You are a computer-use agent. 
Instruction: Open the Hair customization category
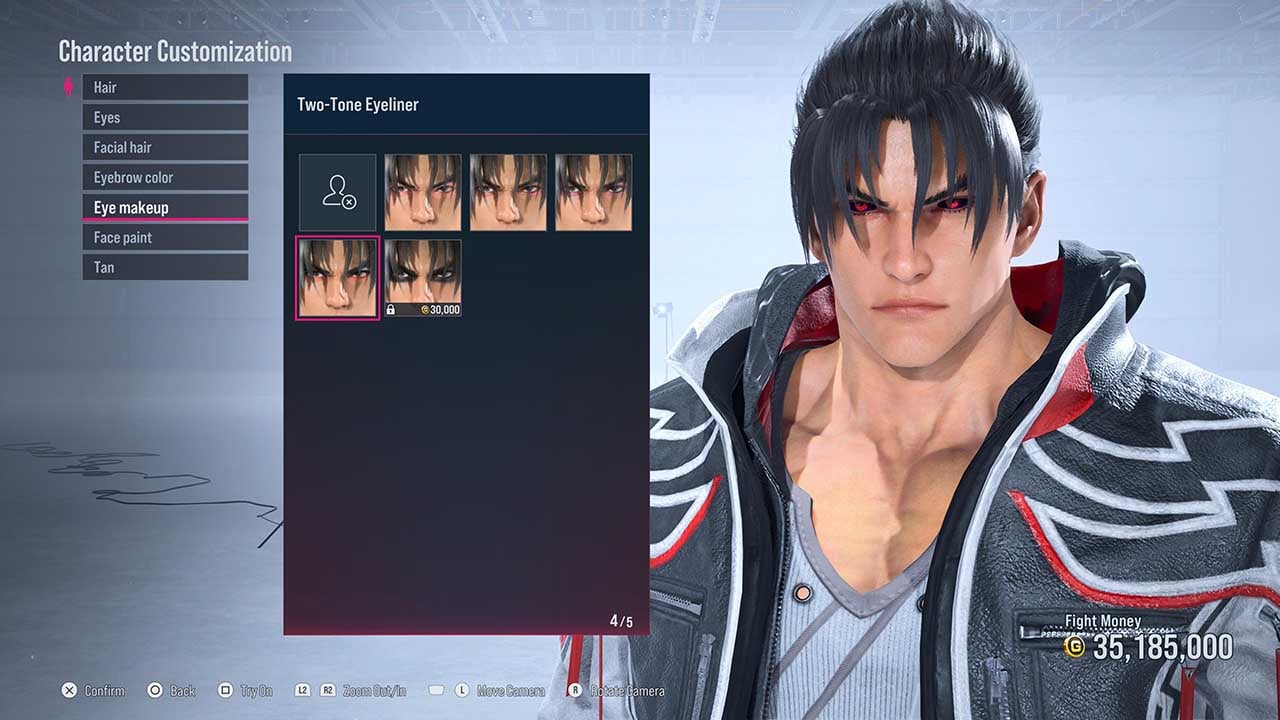pyautogui.click(x=164, y=87)
